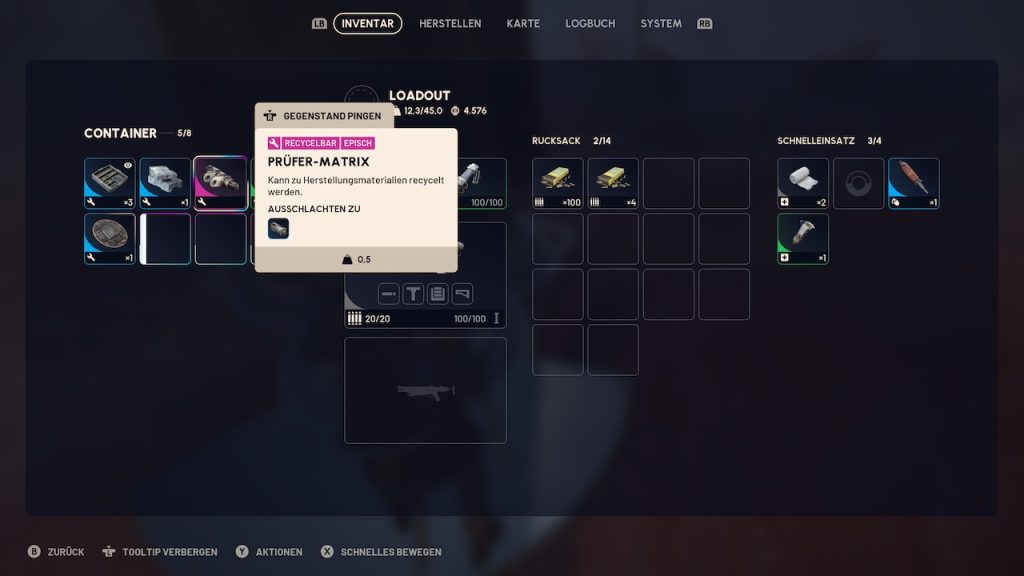Image resolution: width=1024 pixels, height=576 pixels.
Task: Select the brown-handled syringe quick-use item
Action: coord(914,183)
